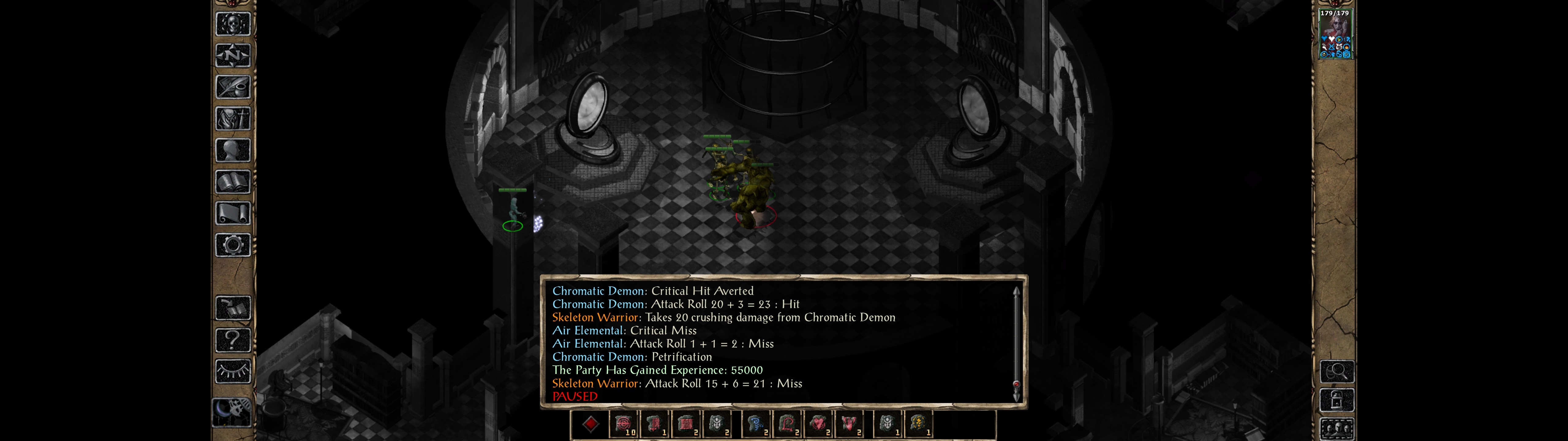This screenshot has height=441, width=1568.
Task: Toggle the closed-eye hide interface button
Action: 232,371
